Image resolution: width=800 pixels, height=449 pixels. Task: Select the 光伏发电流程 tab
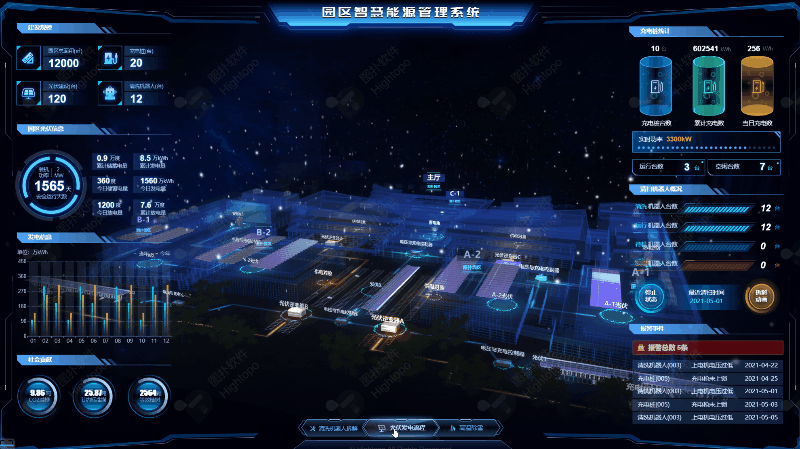coord(400,428)
